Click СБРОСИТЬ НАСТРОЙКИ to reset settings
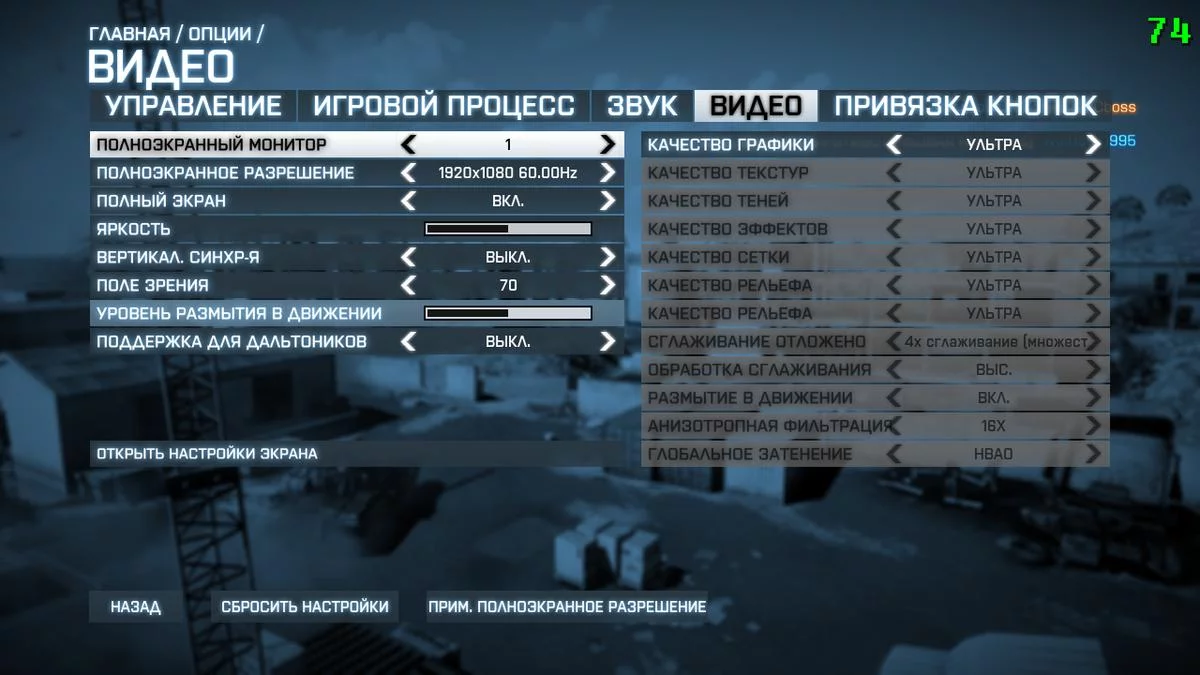 coord(304,607)
